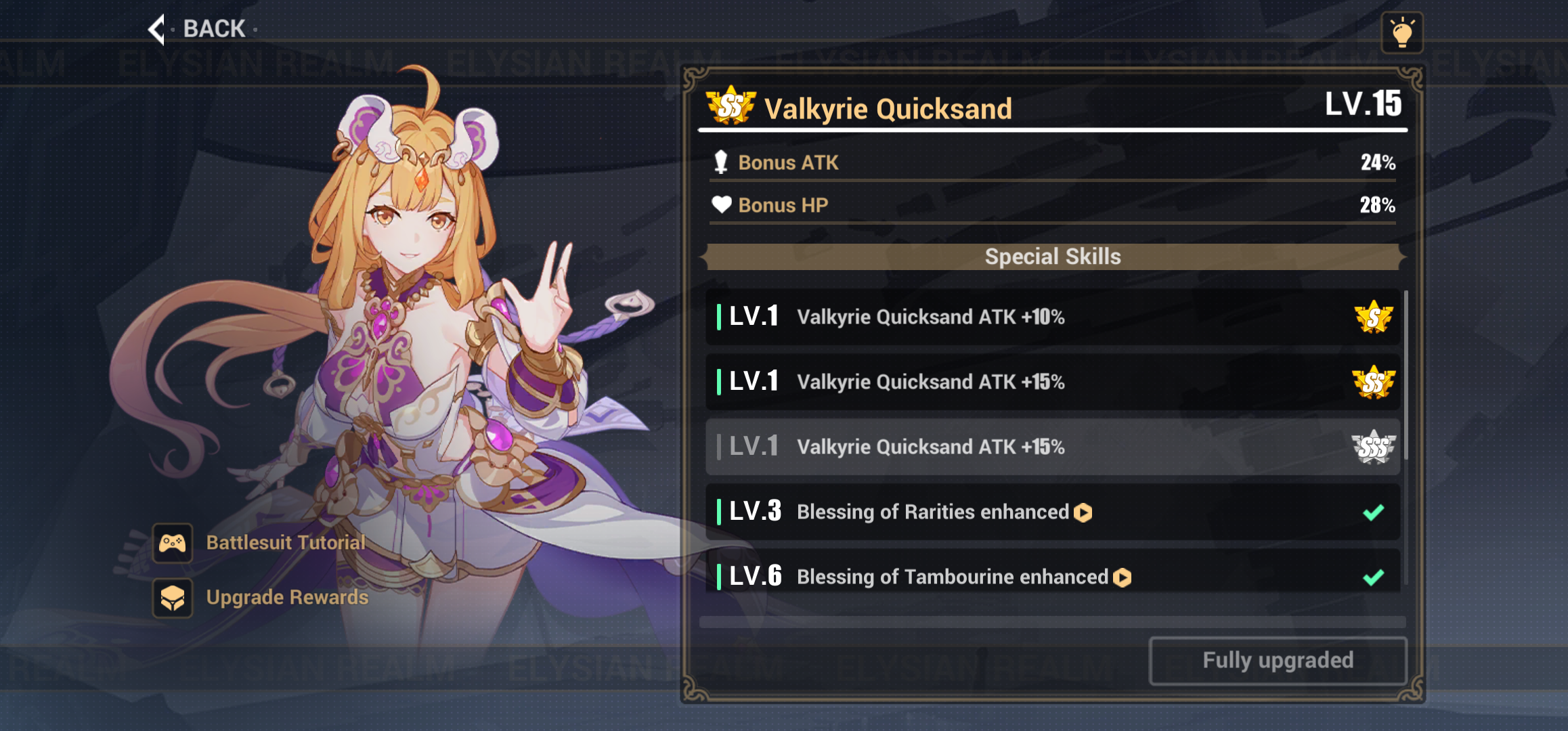Select the SSS rank badge on third skill
Image resolution: width=1568 pixels, height=731 pixels.
tap(1373, 447)
